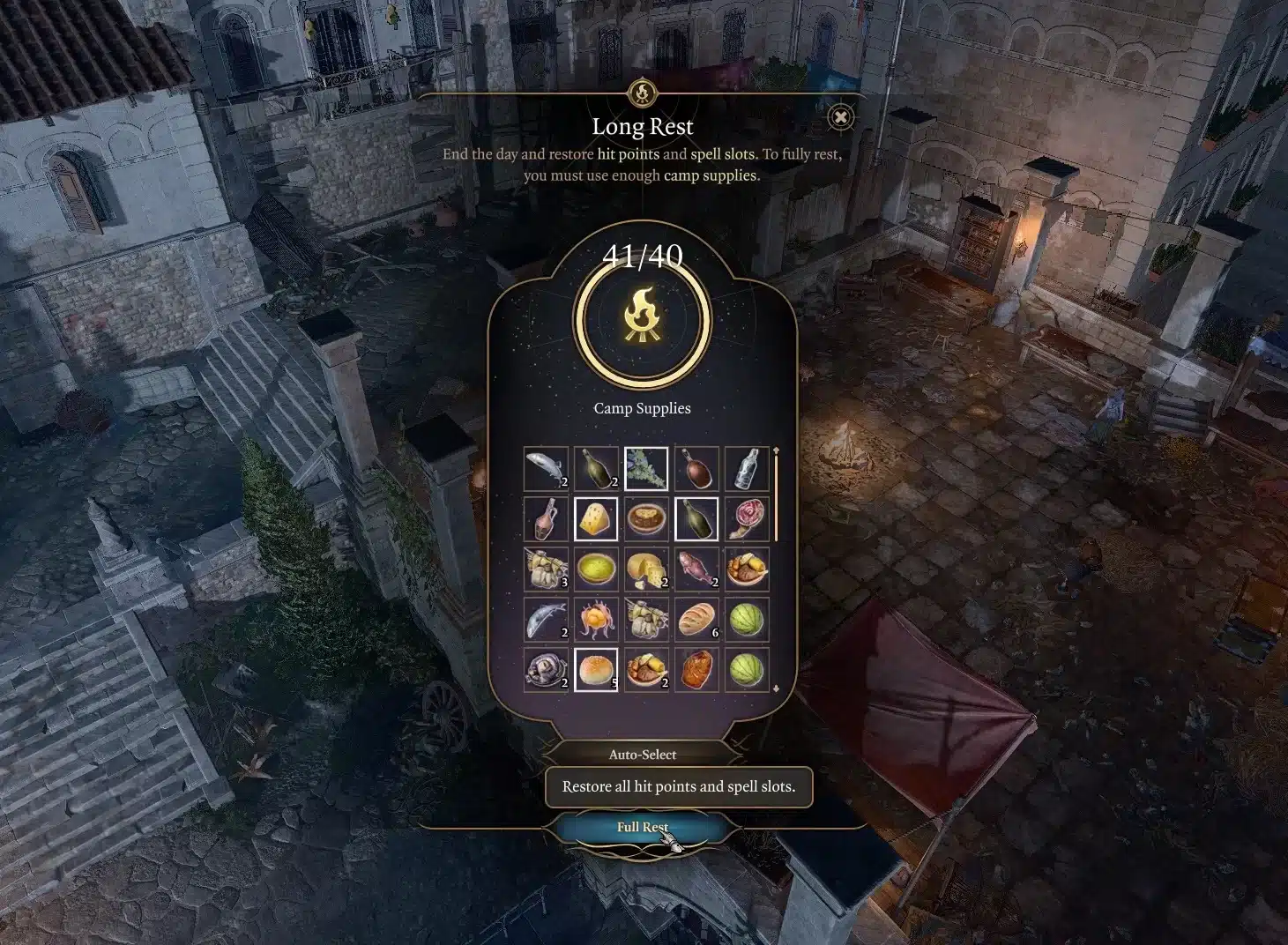1288x945 pixels.
Task: Select the cheese wheel with two charges
Action: [x=646, y=569]
